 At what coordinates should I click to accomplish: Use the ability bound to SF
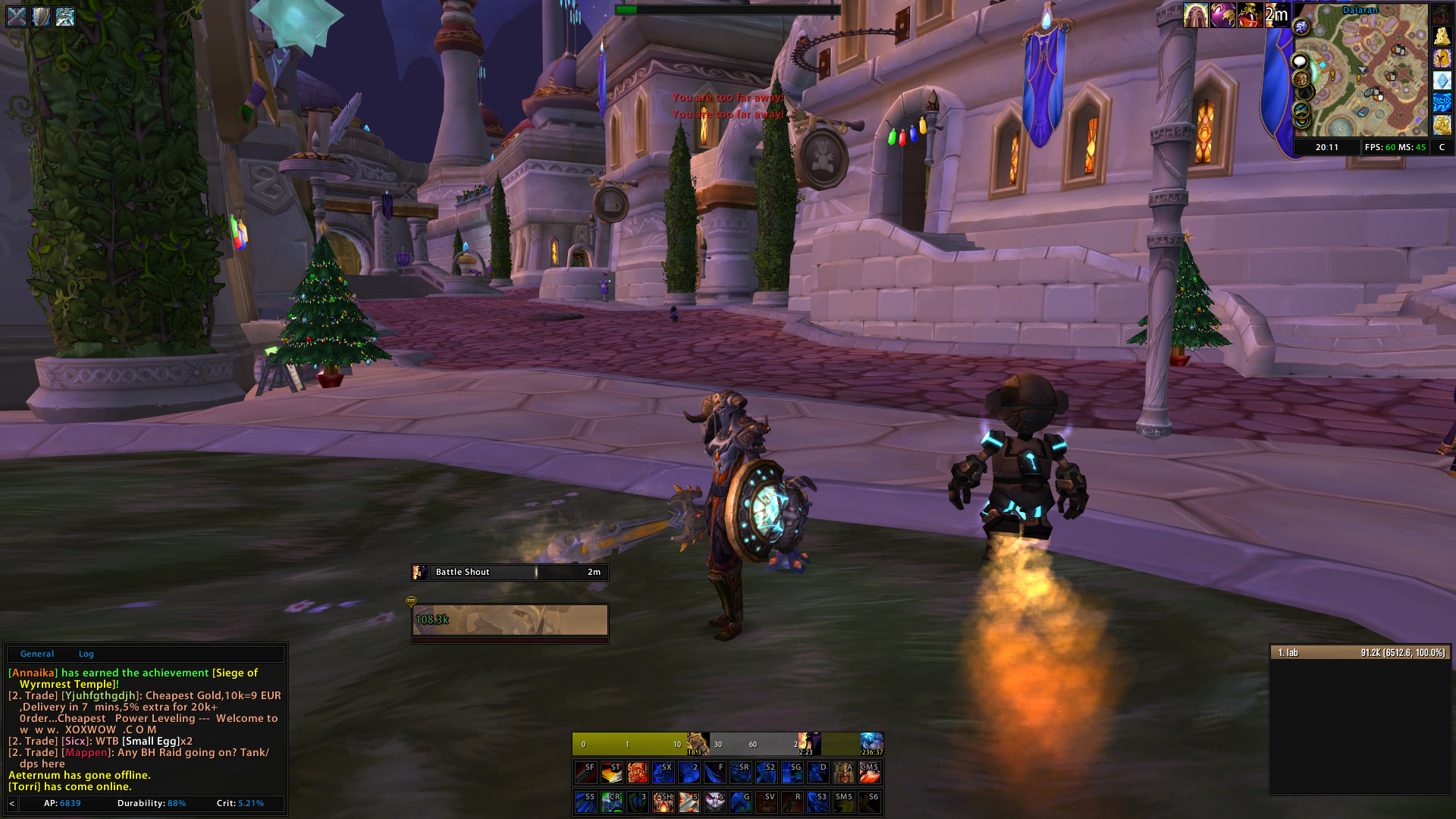click(x=585, y=773)
